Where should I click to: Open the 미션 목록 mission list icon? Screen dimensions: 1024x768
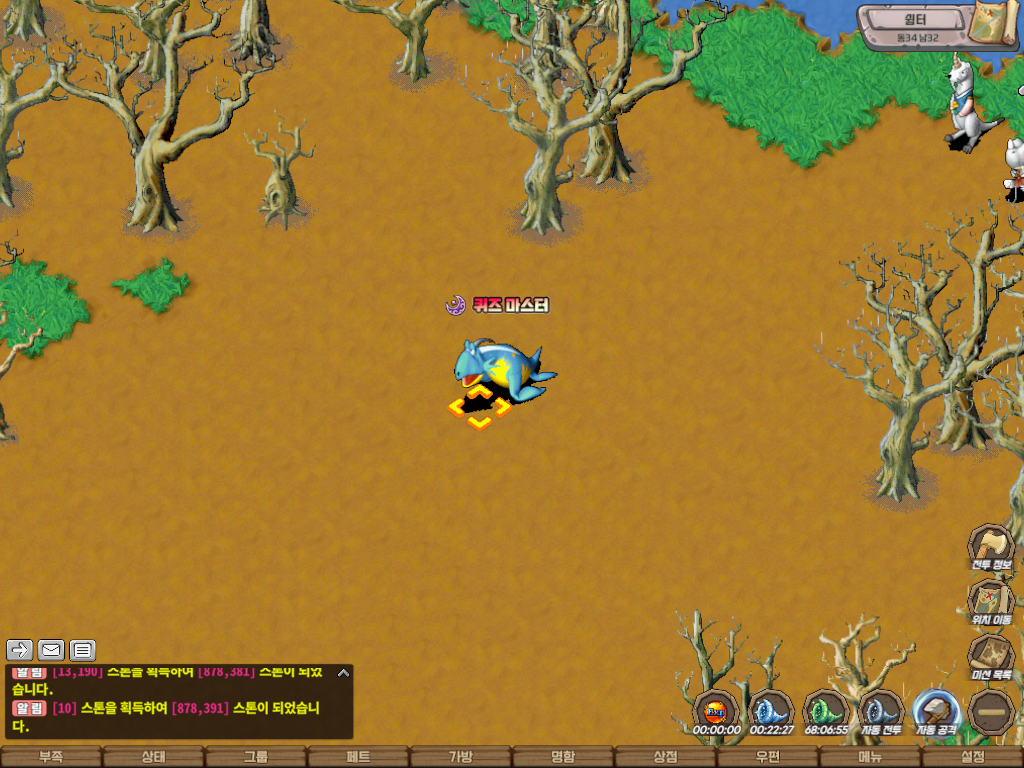990,656
